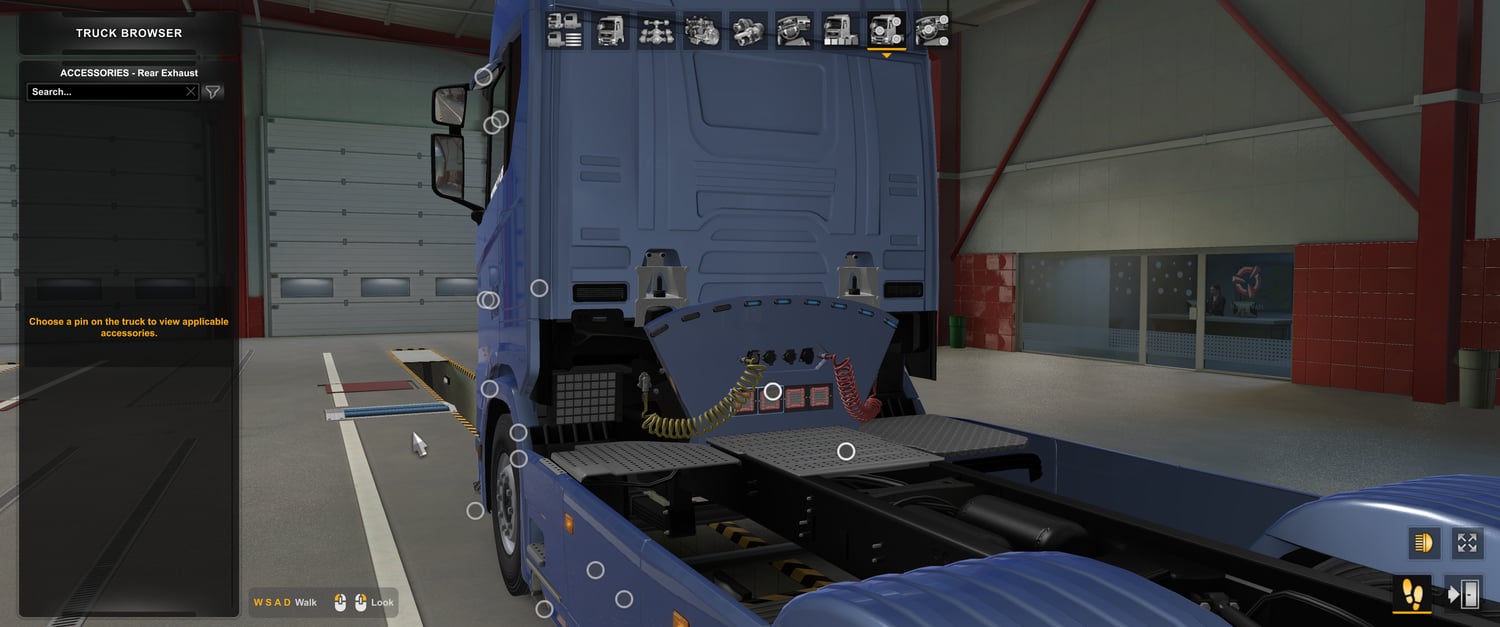The width and height of the screenshot is (1500, 627).
Task: Select the exterior accessories pins tab
Action: click(x=886, y=31)
